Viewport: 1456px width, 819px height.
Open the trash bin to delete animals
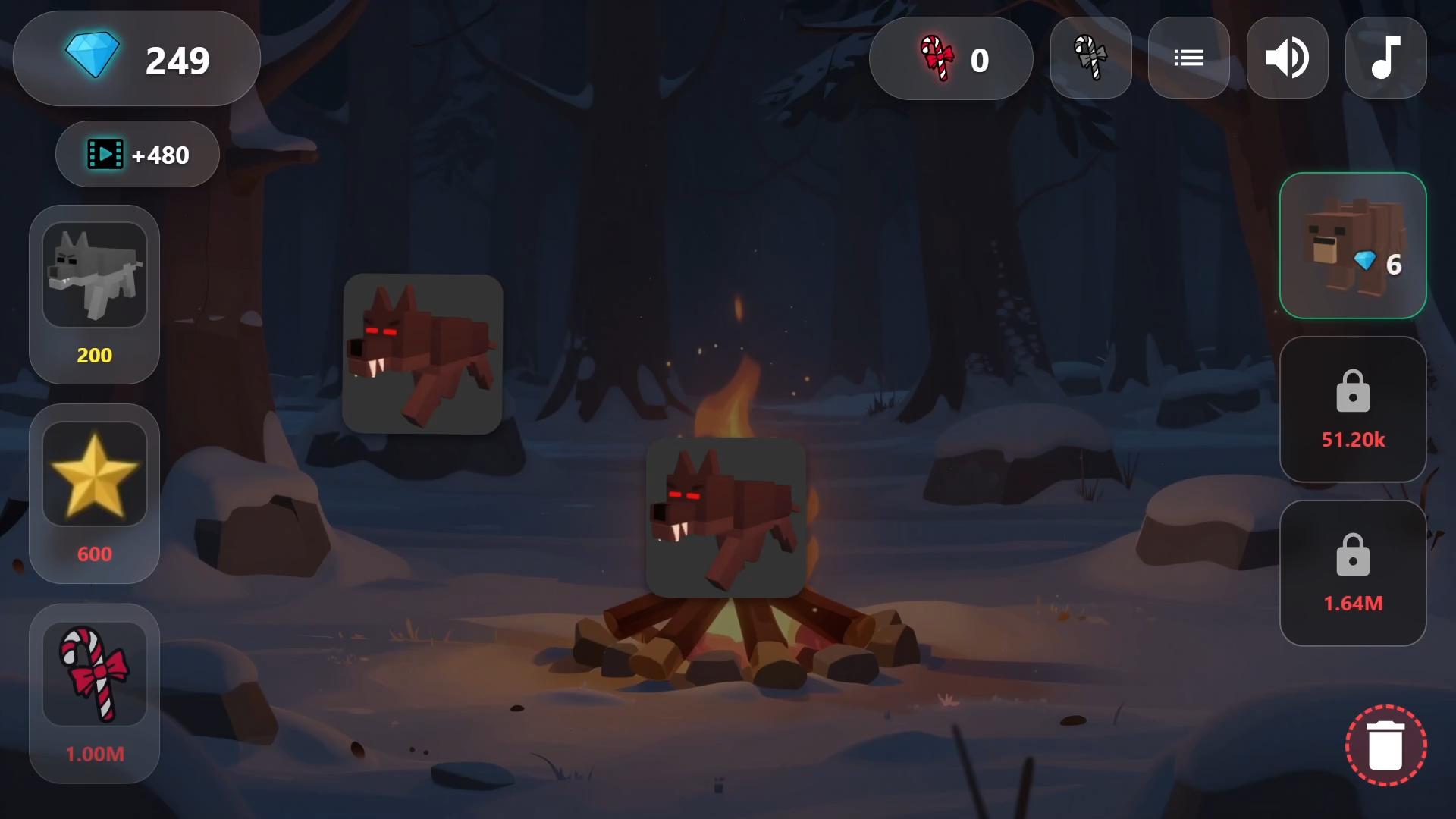tap(1386, 745)
